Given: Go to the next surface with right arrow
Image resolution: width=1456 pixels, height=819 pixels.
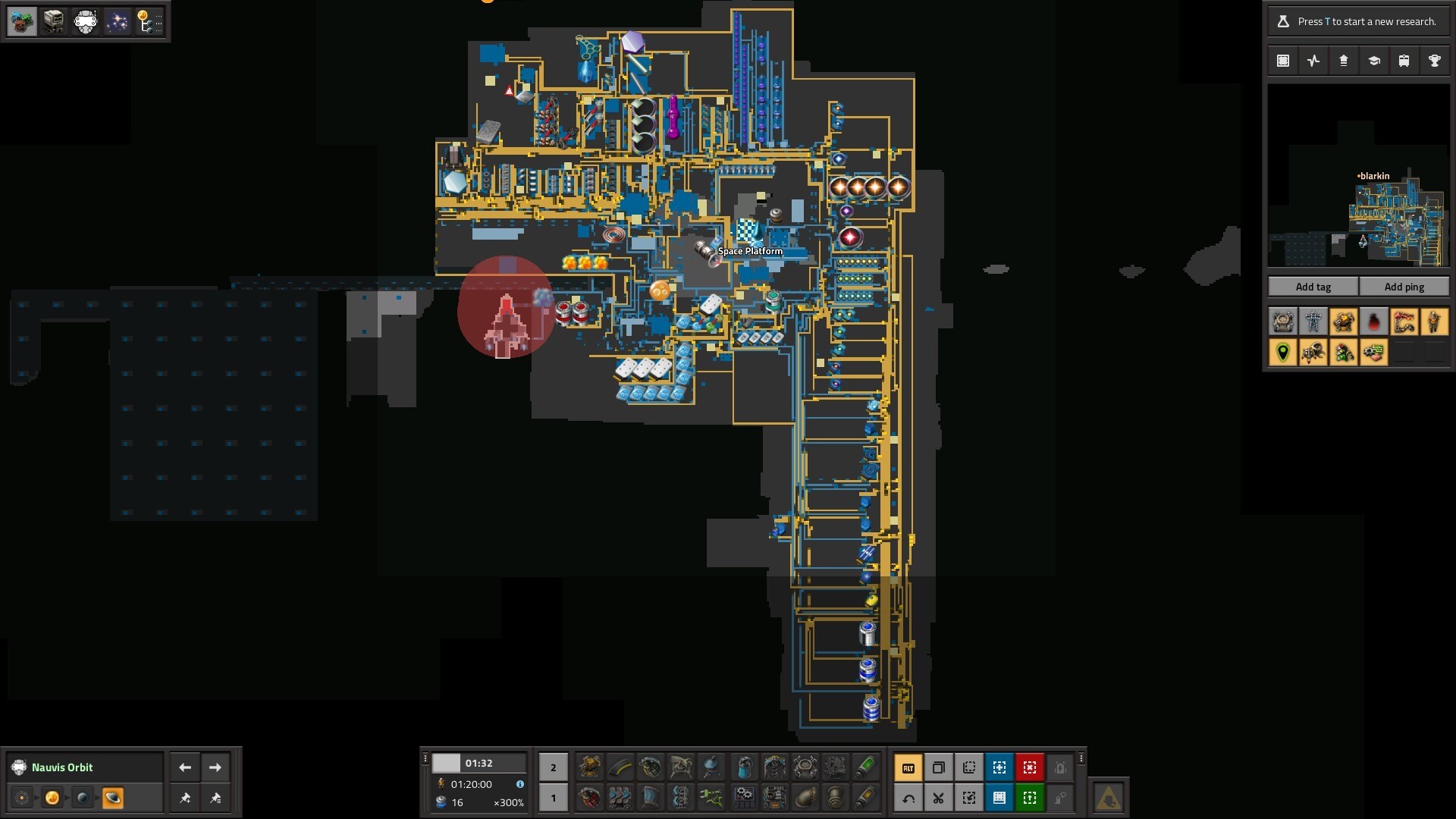Looking at the screenshot, I should point(215,767).
